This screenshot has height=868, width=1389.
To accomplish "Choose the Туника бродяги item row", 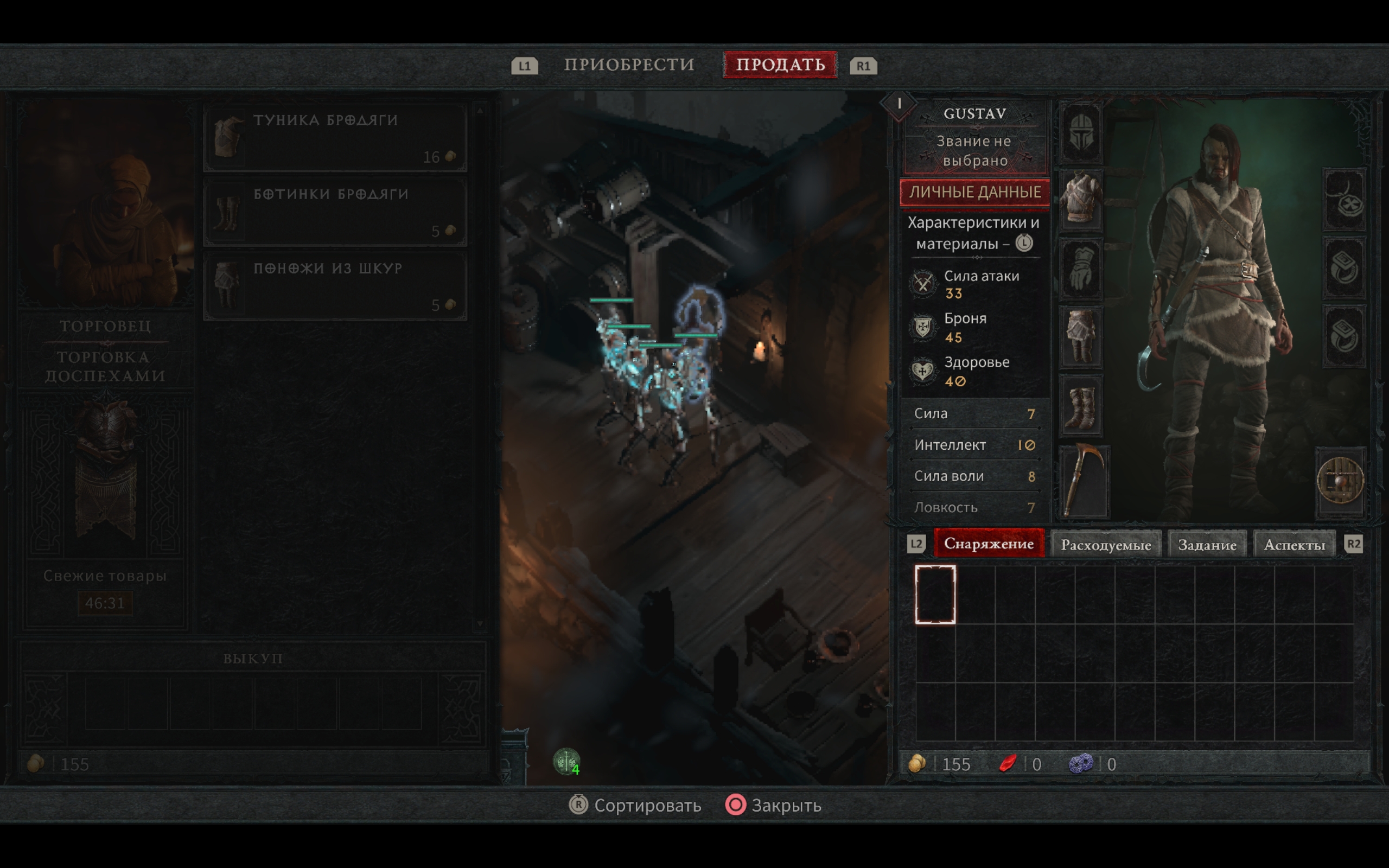I will point(335,138).
